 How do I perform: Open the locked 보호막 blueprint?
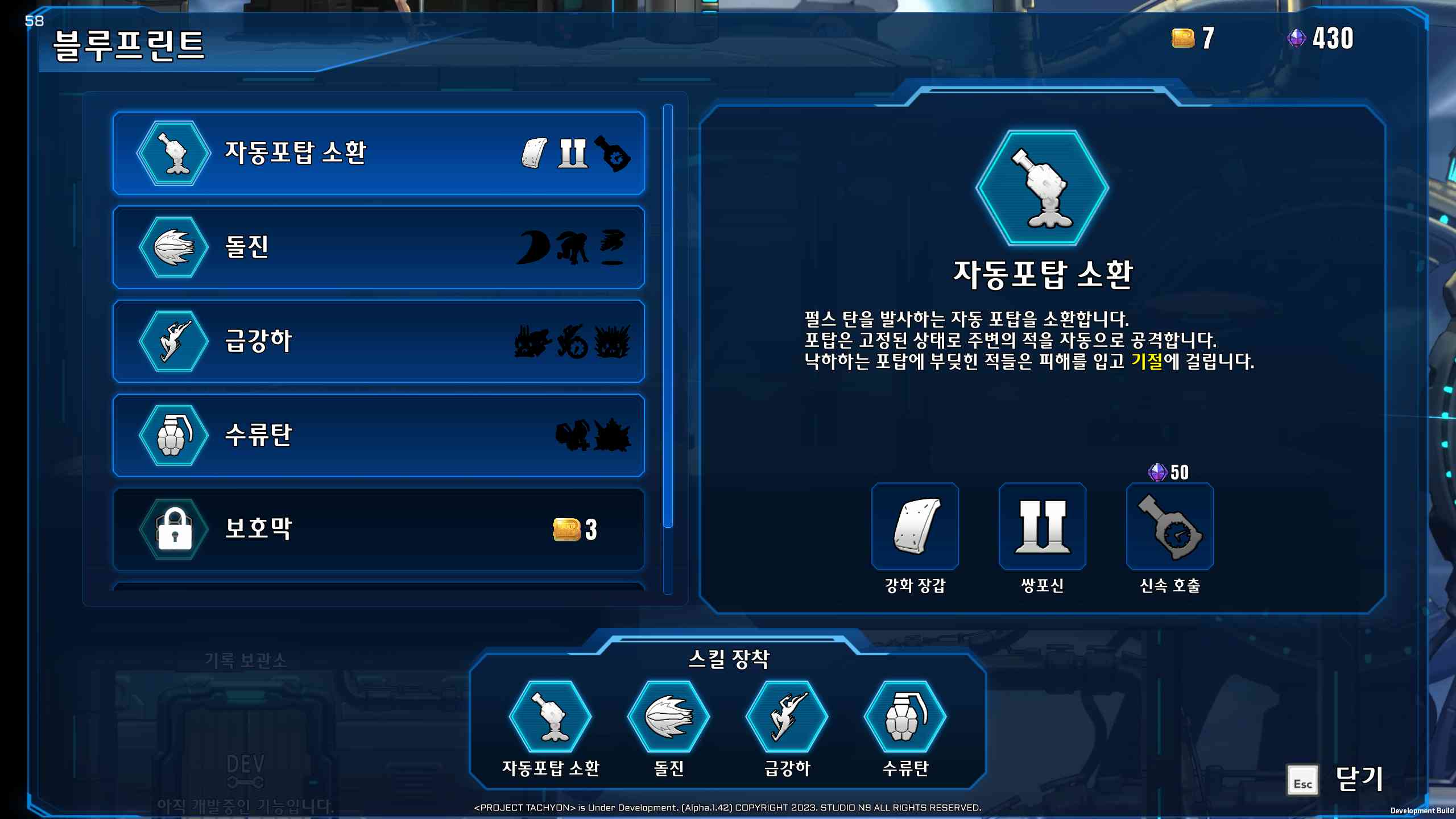(378, 529)
